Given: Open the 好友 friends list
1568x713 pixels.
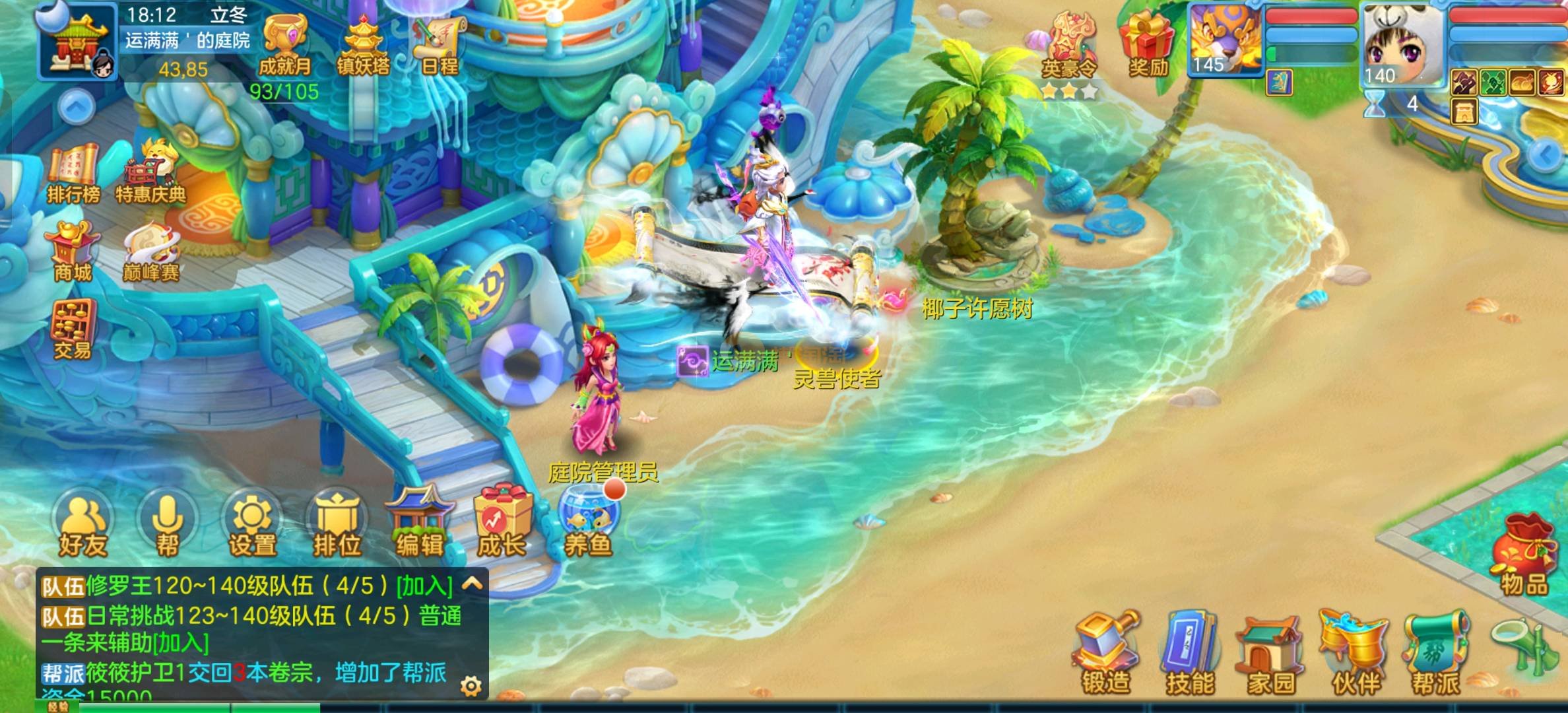Looking at the screenshot, I should [x=83, y=525].
